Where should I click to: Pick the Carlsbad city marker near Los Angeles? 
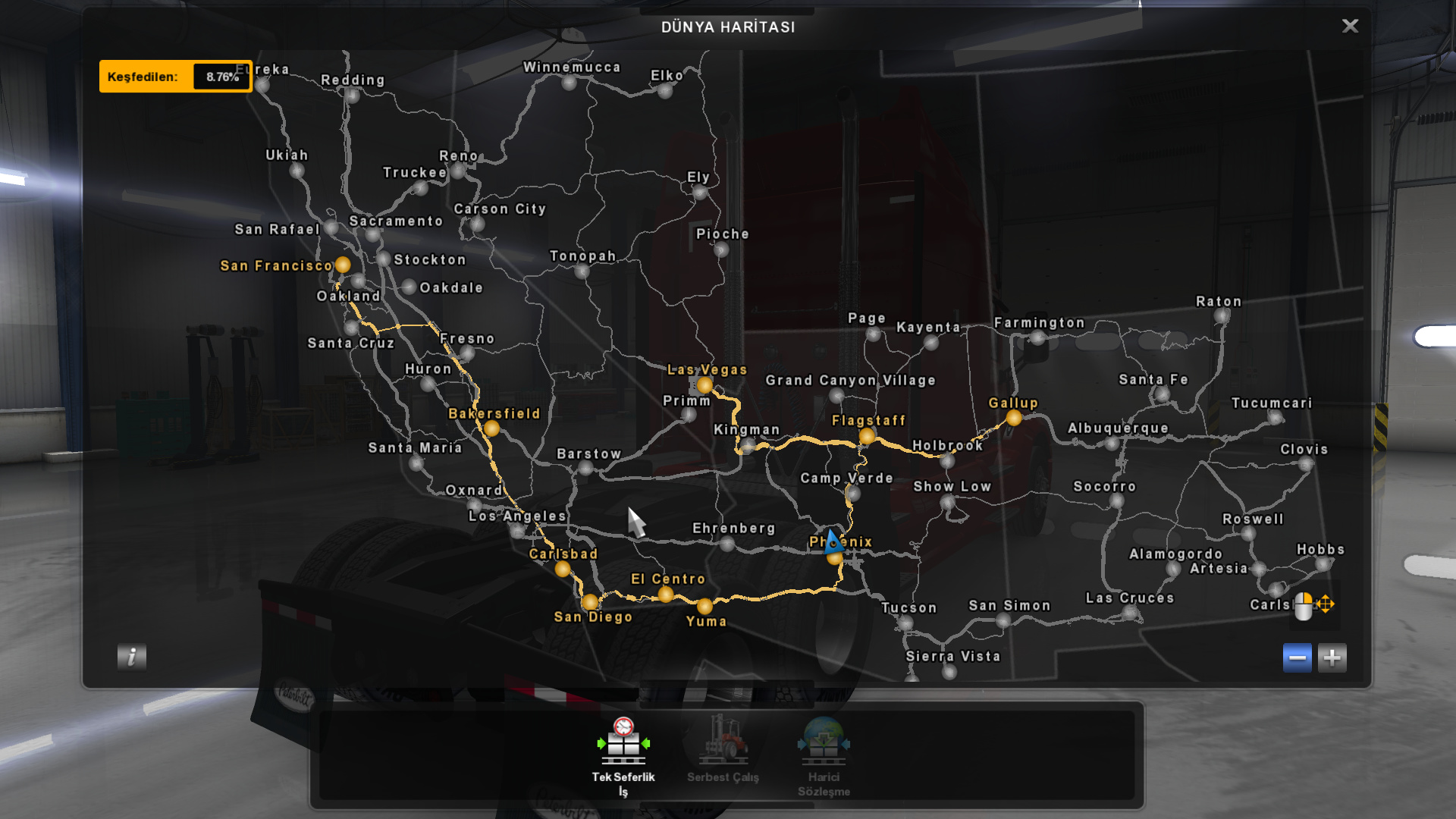[562, 570]
